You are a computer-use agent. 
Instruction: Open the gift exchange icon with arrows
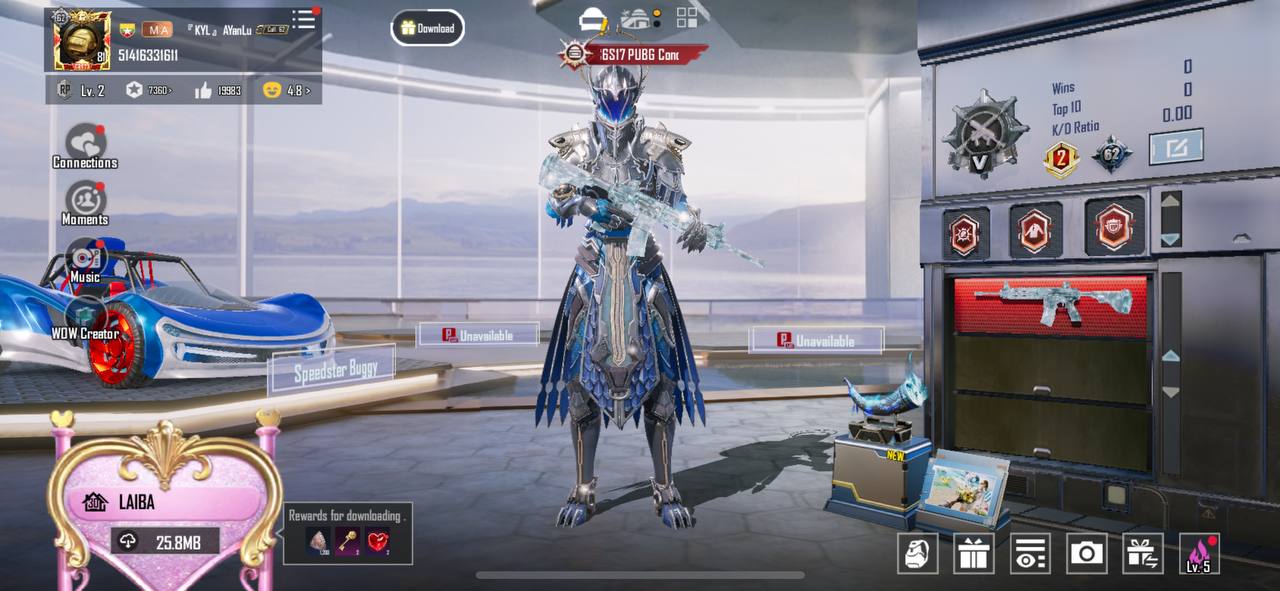click(x=1143, y=553)
